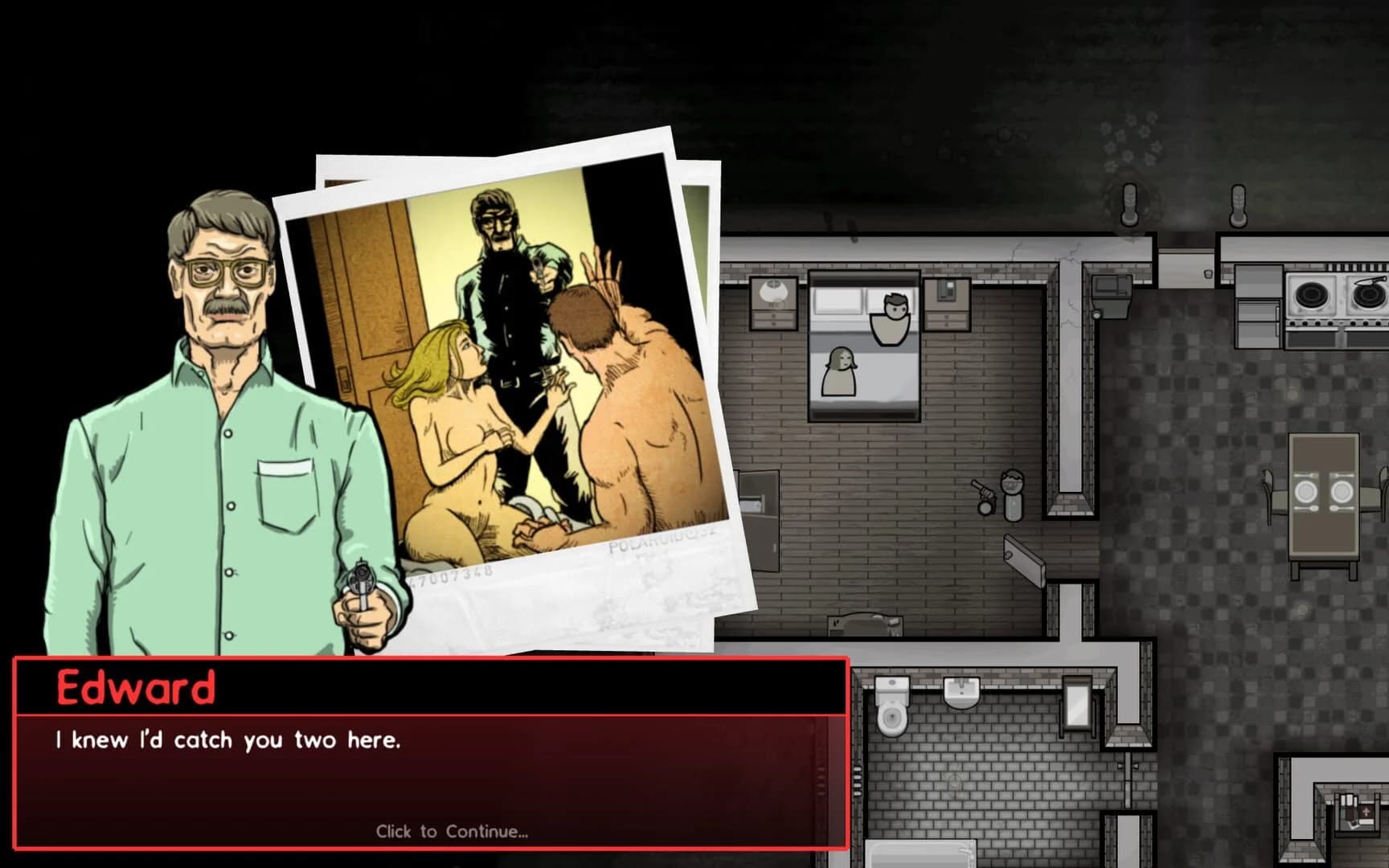Select the Edward name header on the dialogue box
Screen dimensions: 1389x868
click(137, 688)
